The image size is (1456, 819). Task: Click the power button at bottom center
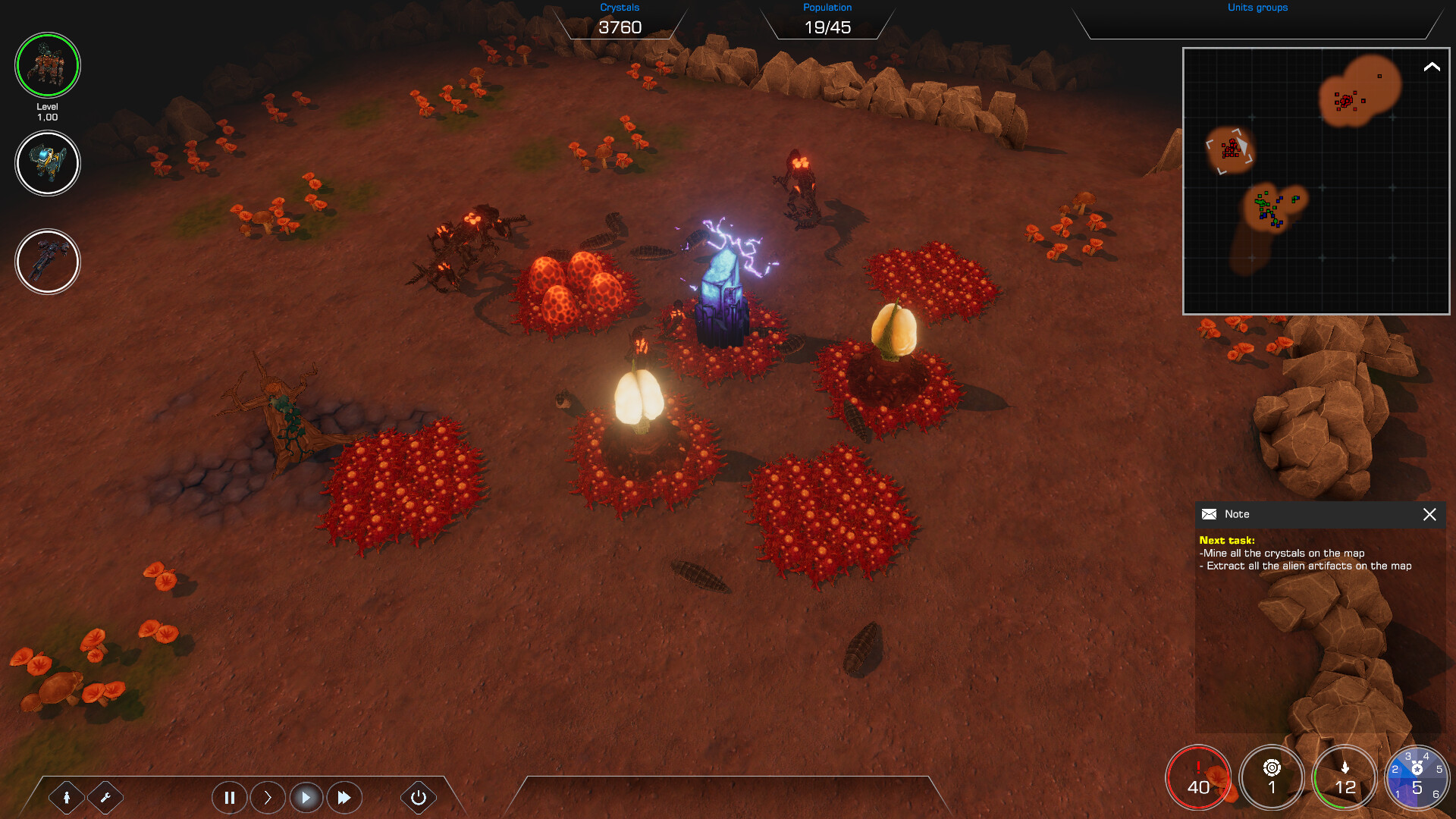(418, 797)
